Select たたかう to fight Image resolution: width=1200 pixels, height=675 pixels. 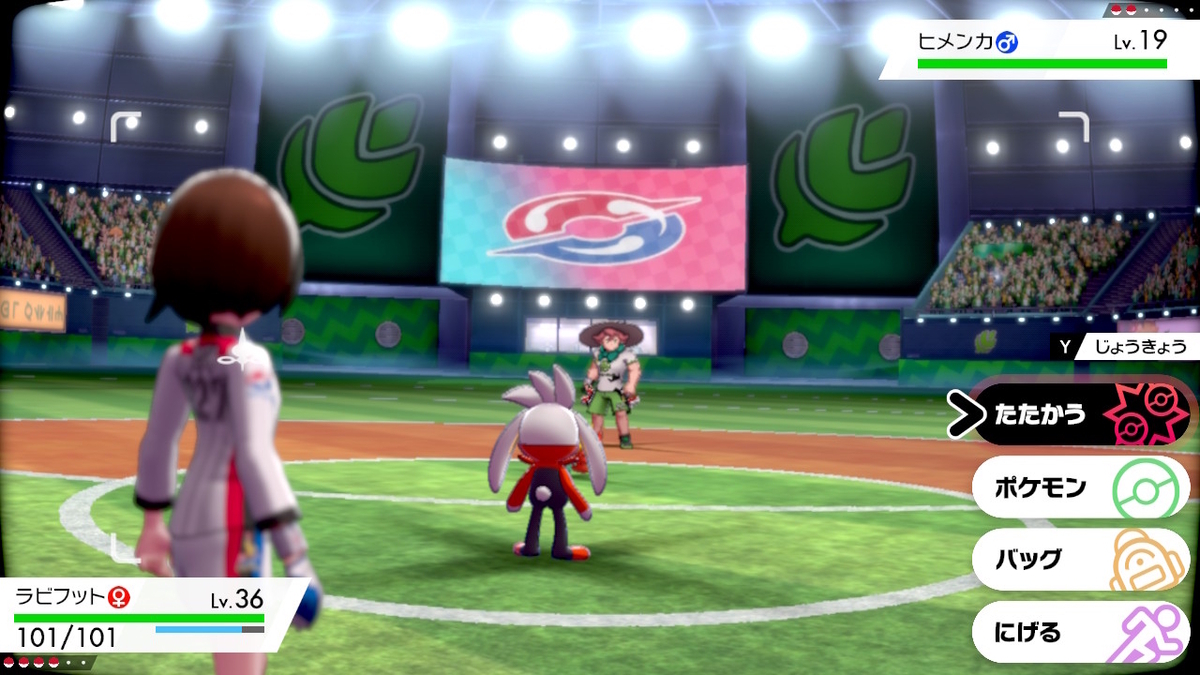[x=1080, y=415]
